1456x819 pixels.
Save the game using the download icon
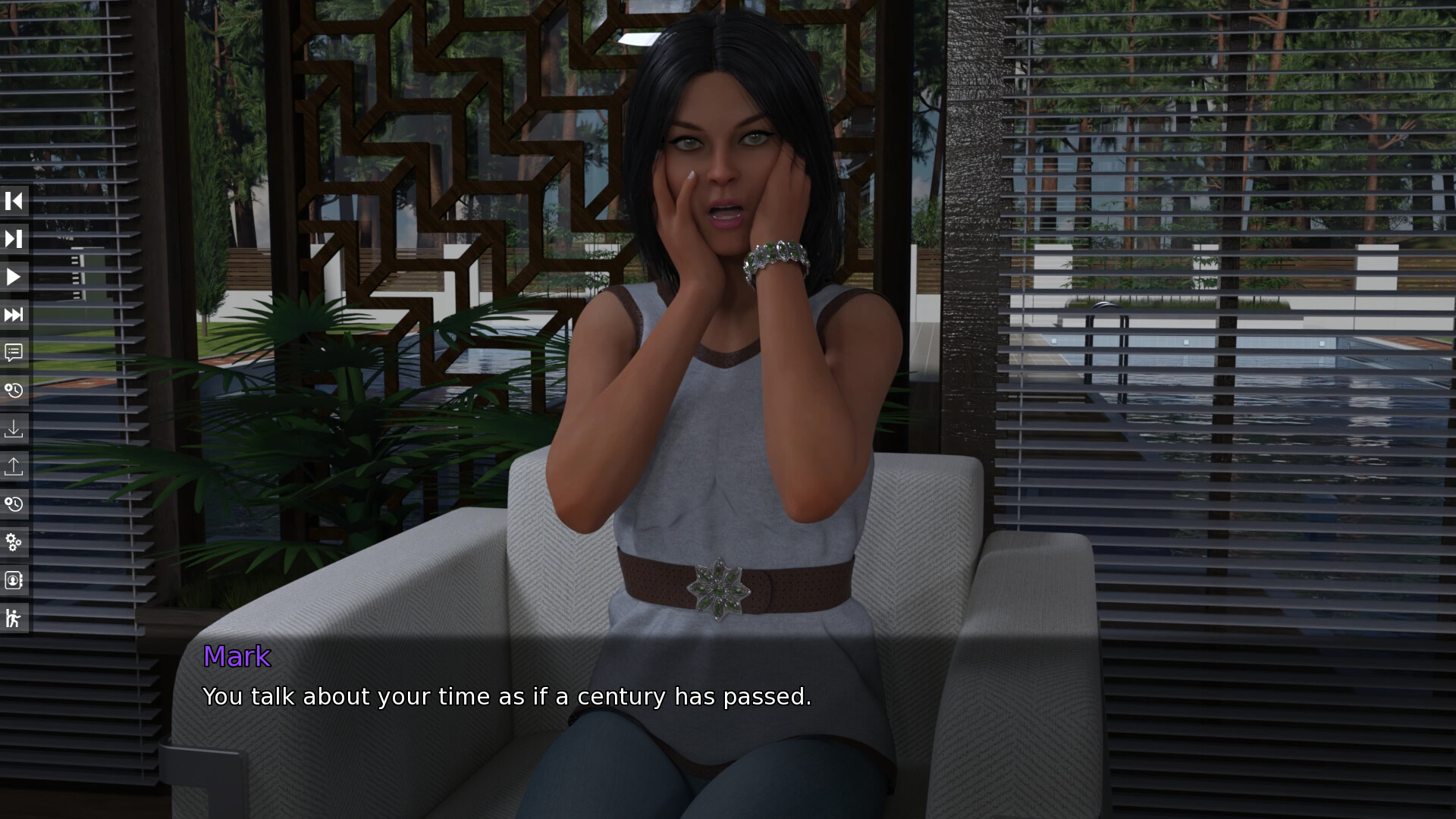point(14,428)
